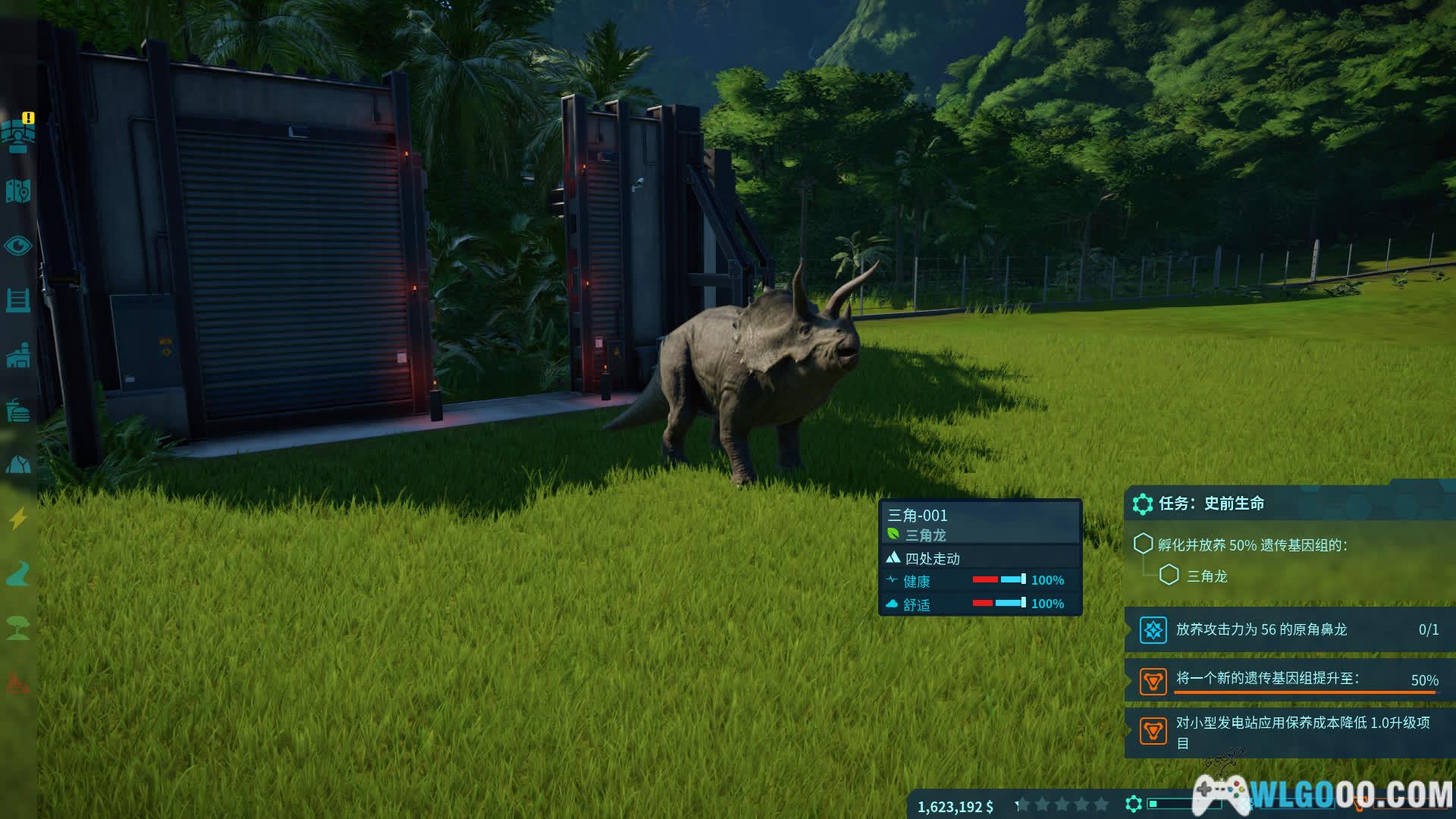
Task: Open the operations buildings menu
Action: 18,355
